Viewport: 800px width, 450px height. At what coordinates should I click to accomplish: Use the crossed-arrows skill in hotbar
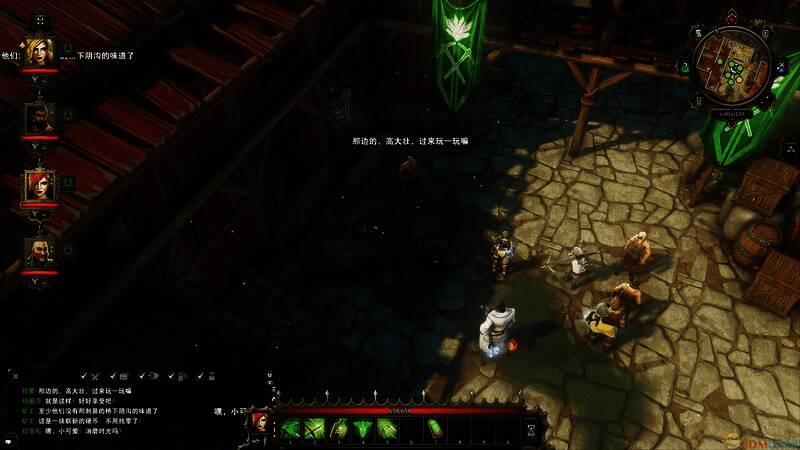click(315, 428)
